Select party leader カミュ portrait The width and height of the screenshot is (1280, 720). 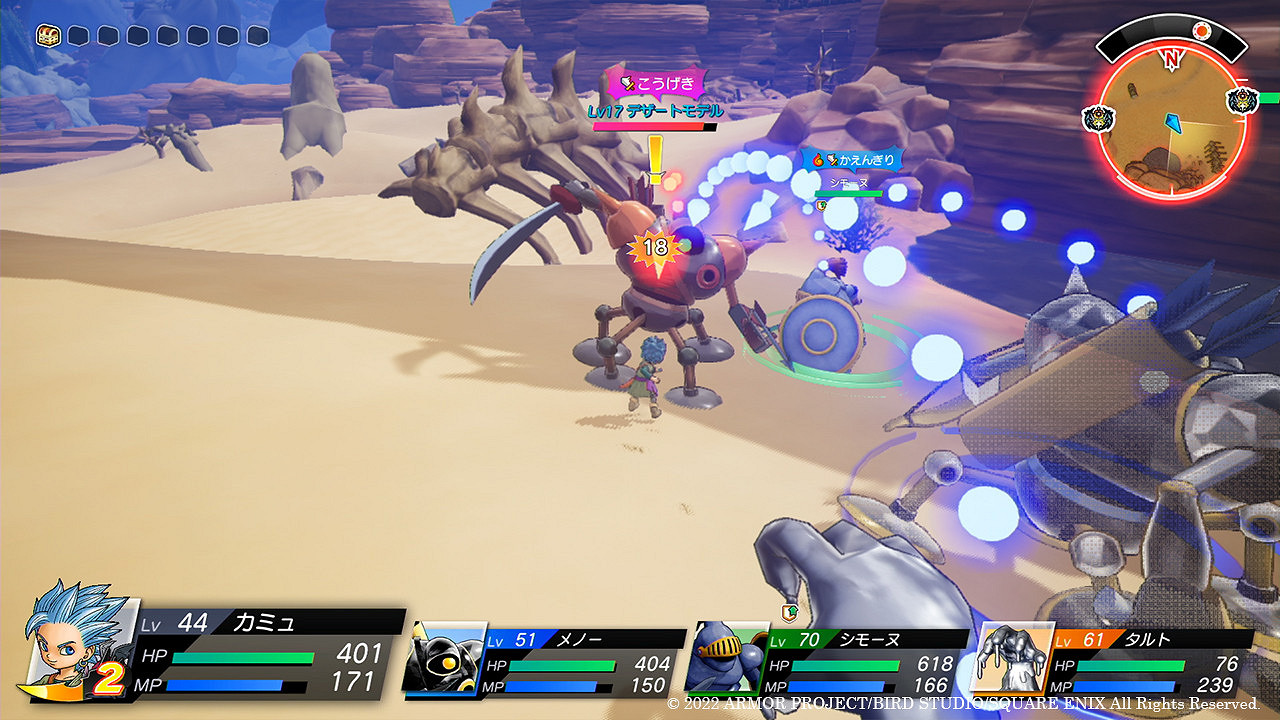tap(74, 640)
